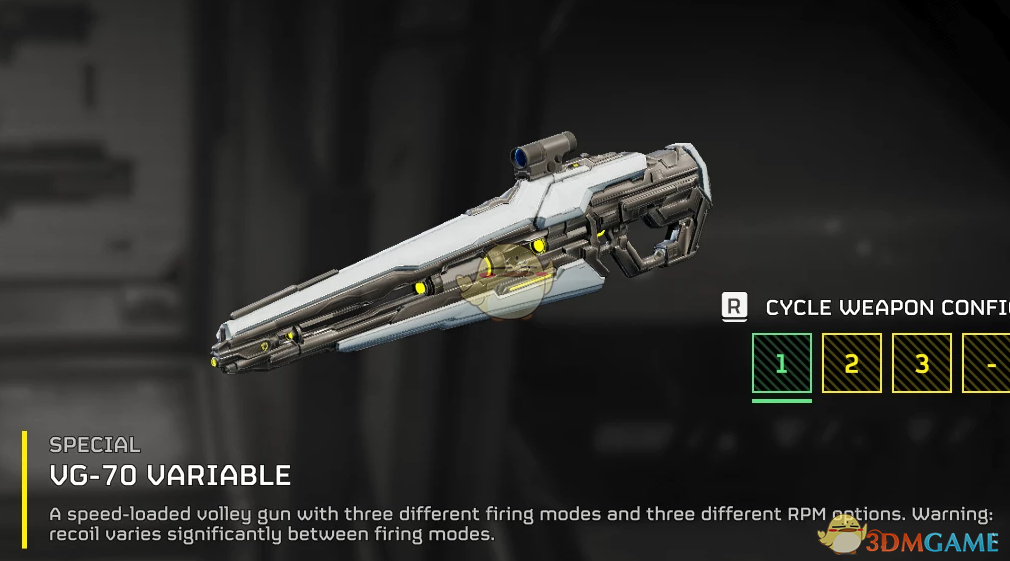Image resolution: width=1010 pixels, height=561 pixels.
Task: Switch to weapon configuration slot 3
Action: [921, 363]
